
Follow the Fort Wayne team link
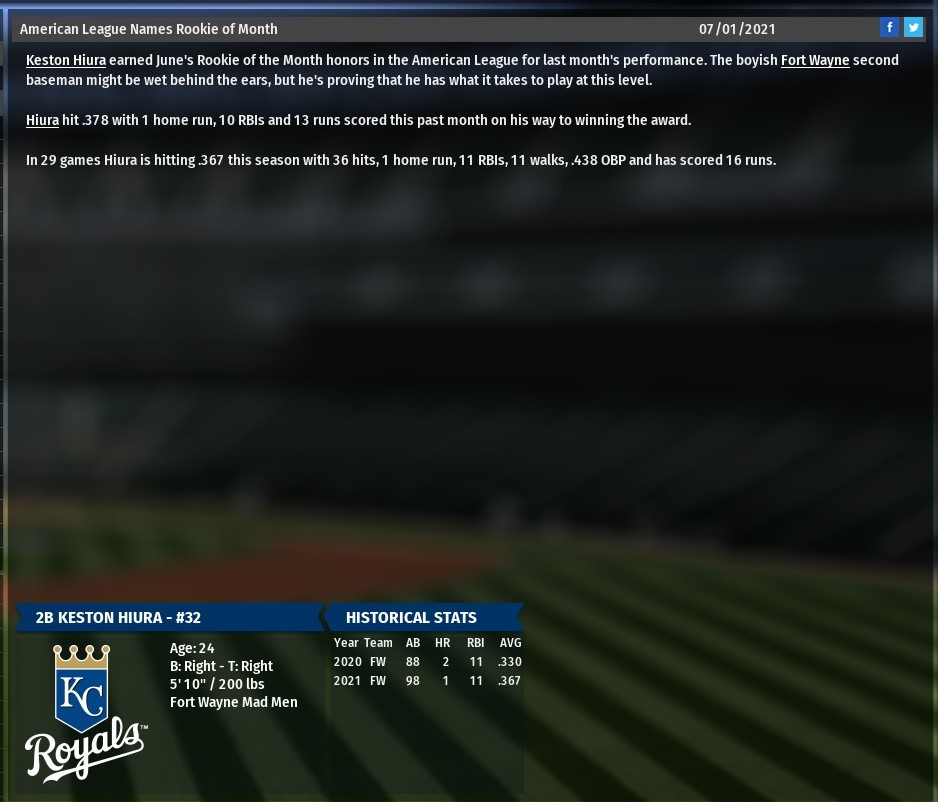point(815,60)
